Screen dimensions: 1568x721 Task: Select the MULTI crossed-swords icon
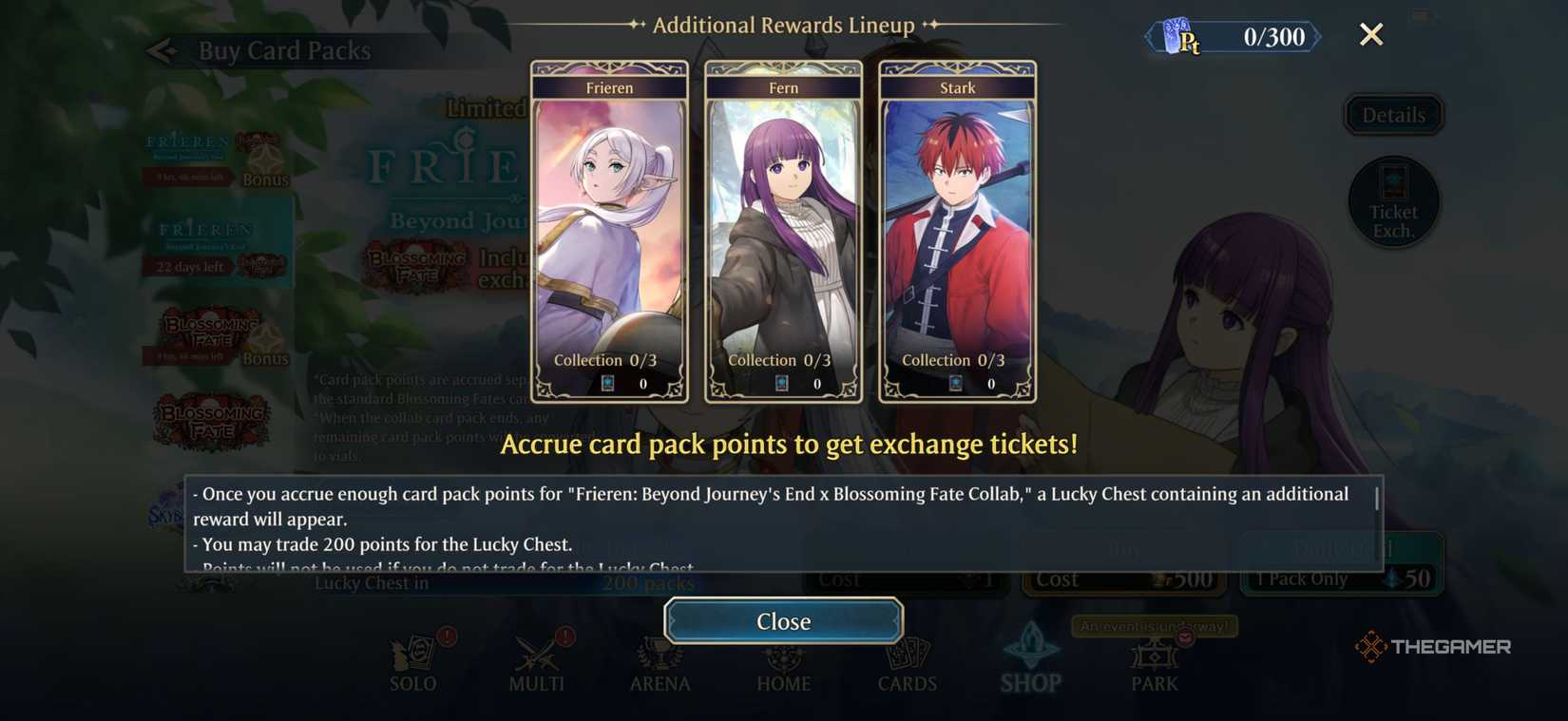click(x=536, y=660)
